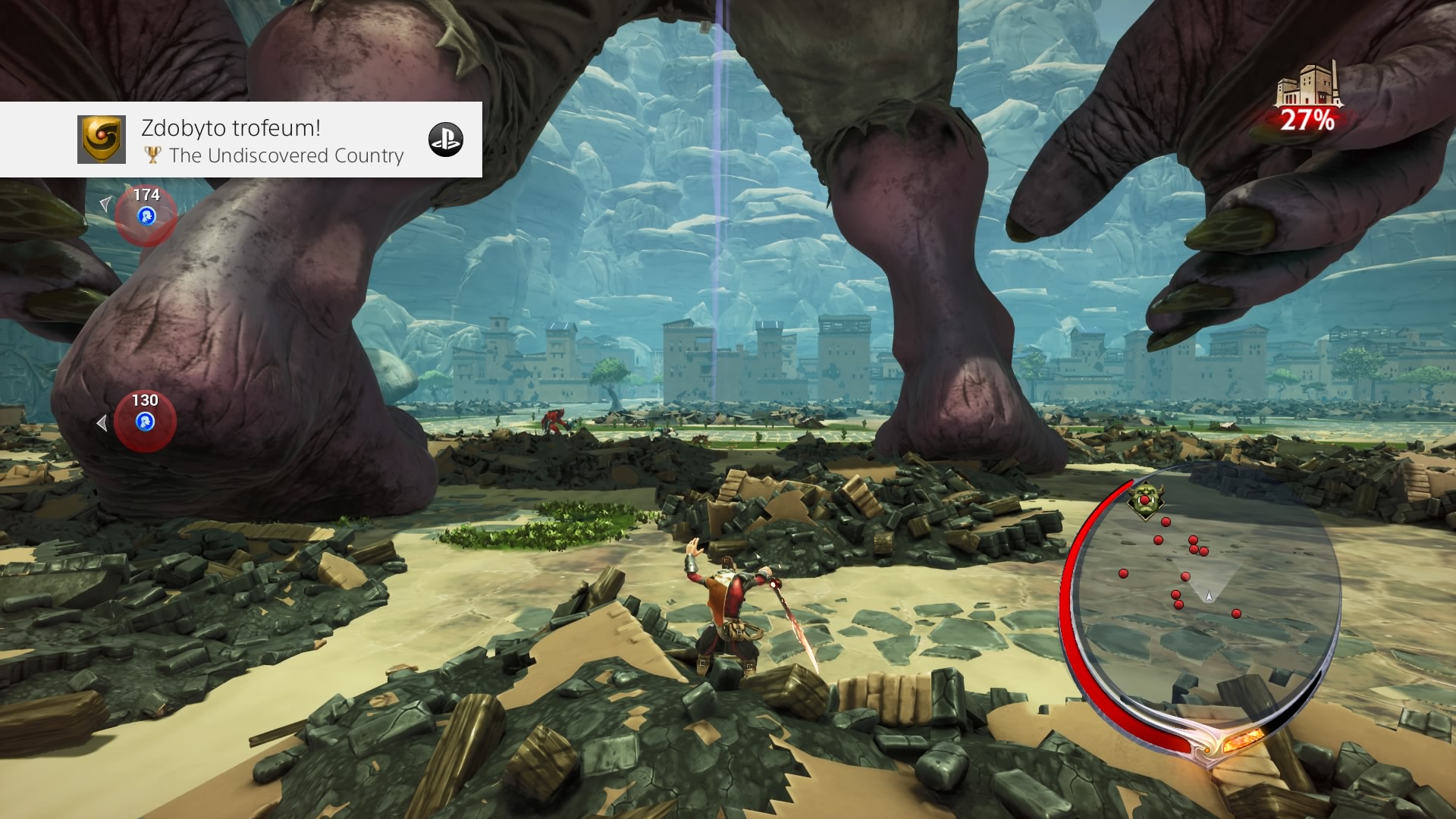Select the 130 distance enemy marker
Screen dimensions: 1456x819
(x=145, y=421)
